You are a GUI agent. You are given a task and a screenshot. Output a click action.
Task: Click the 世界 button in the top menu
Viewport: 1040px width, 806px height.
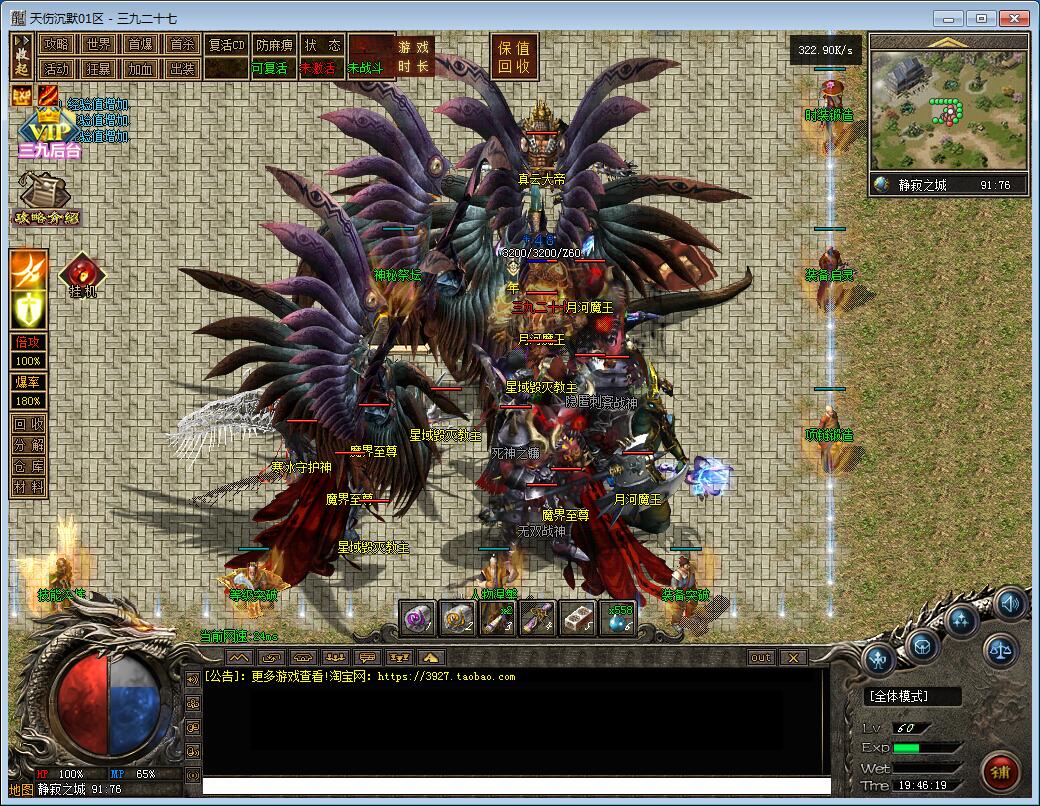(98, 44)
